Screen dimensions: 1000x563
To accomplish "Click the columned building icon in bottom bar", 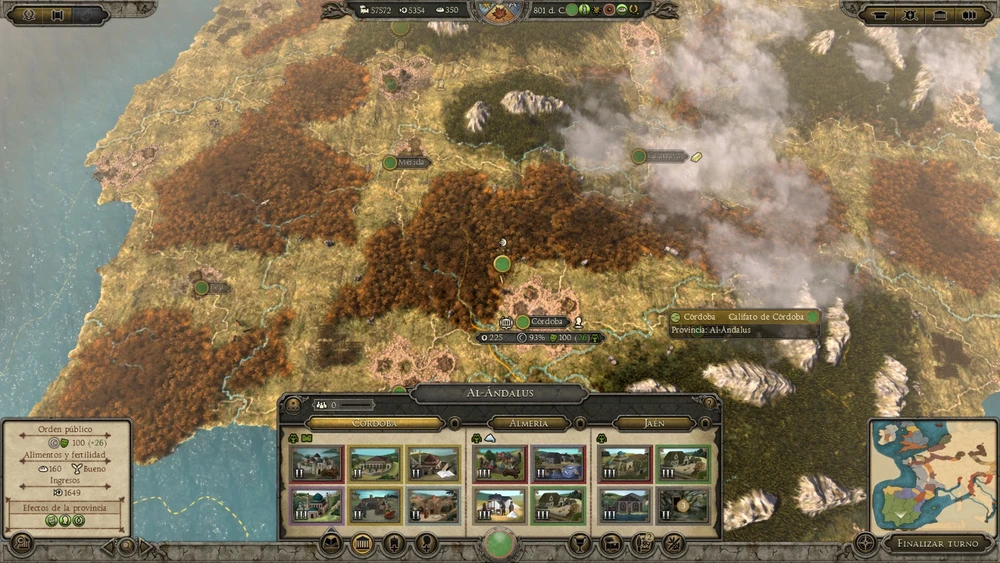I will (x=363, y=545).
